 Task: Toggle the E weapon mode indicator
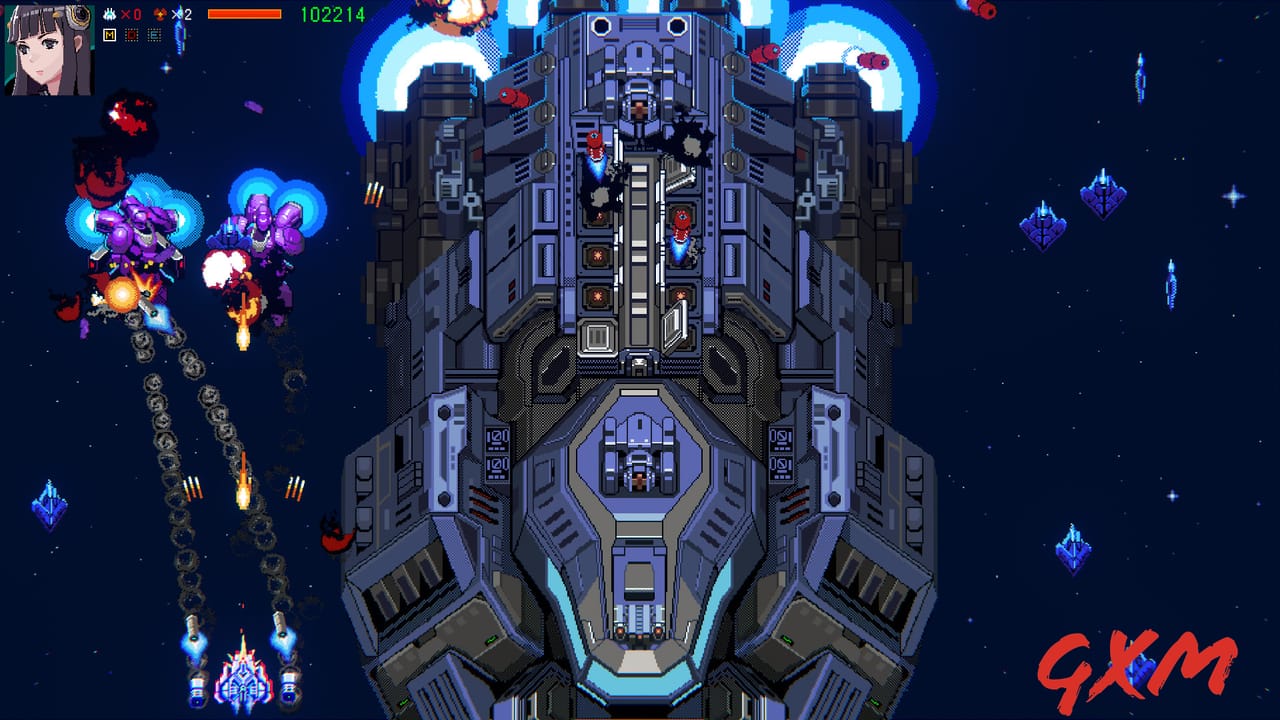click(x=153, y=35)
